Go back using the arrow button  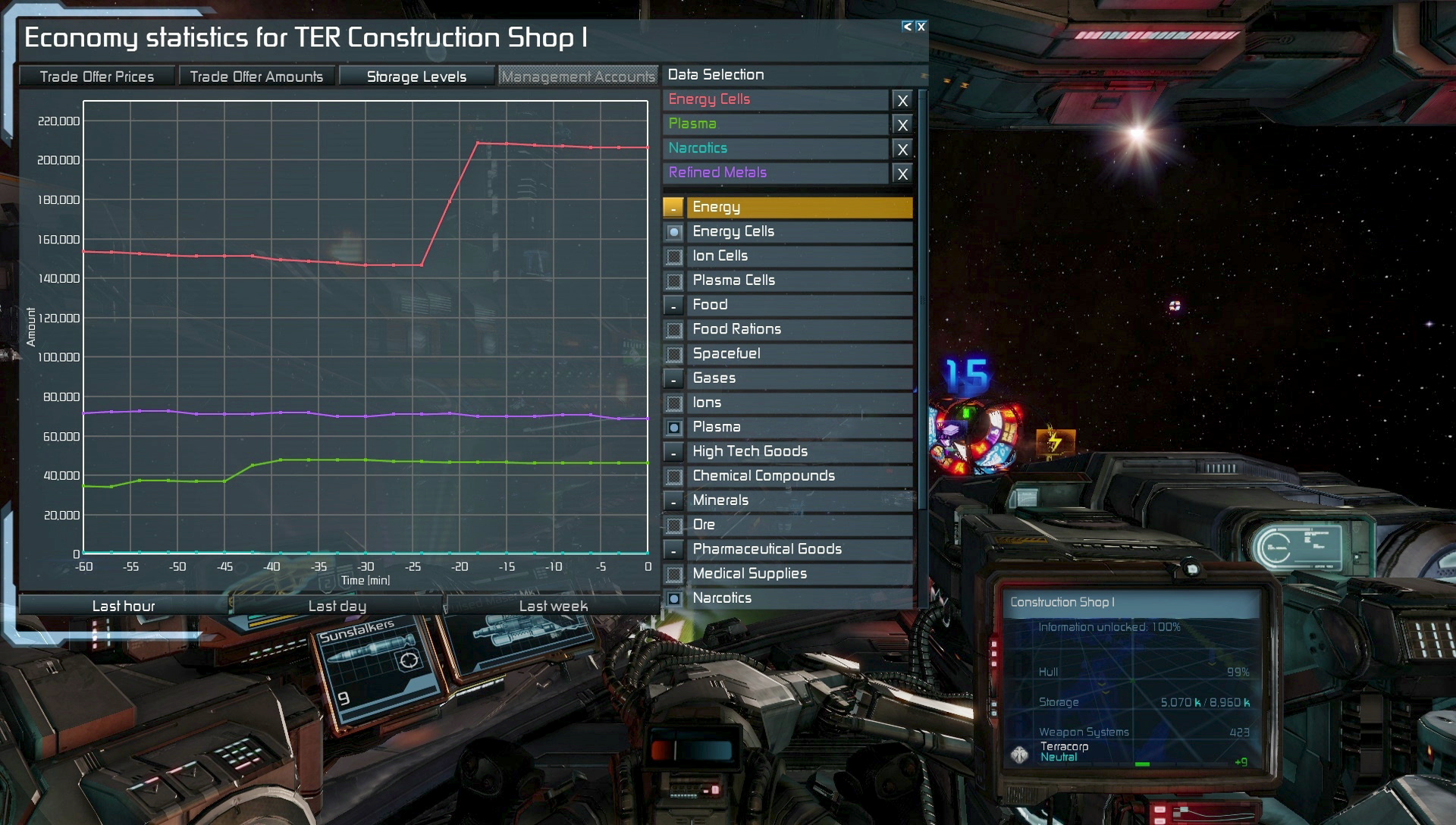[907, 27]
